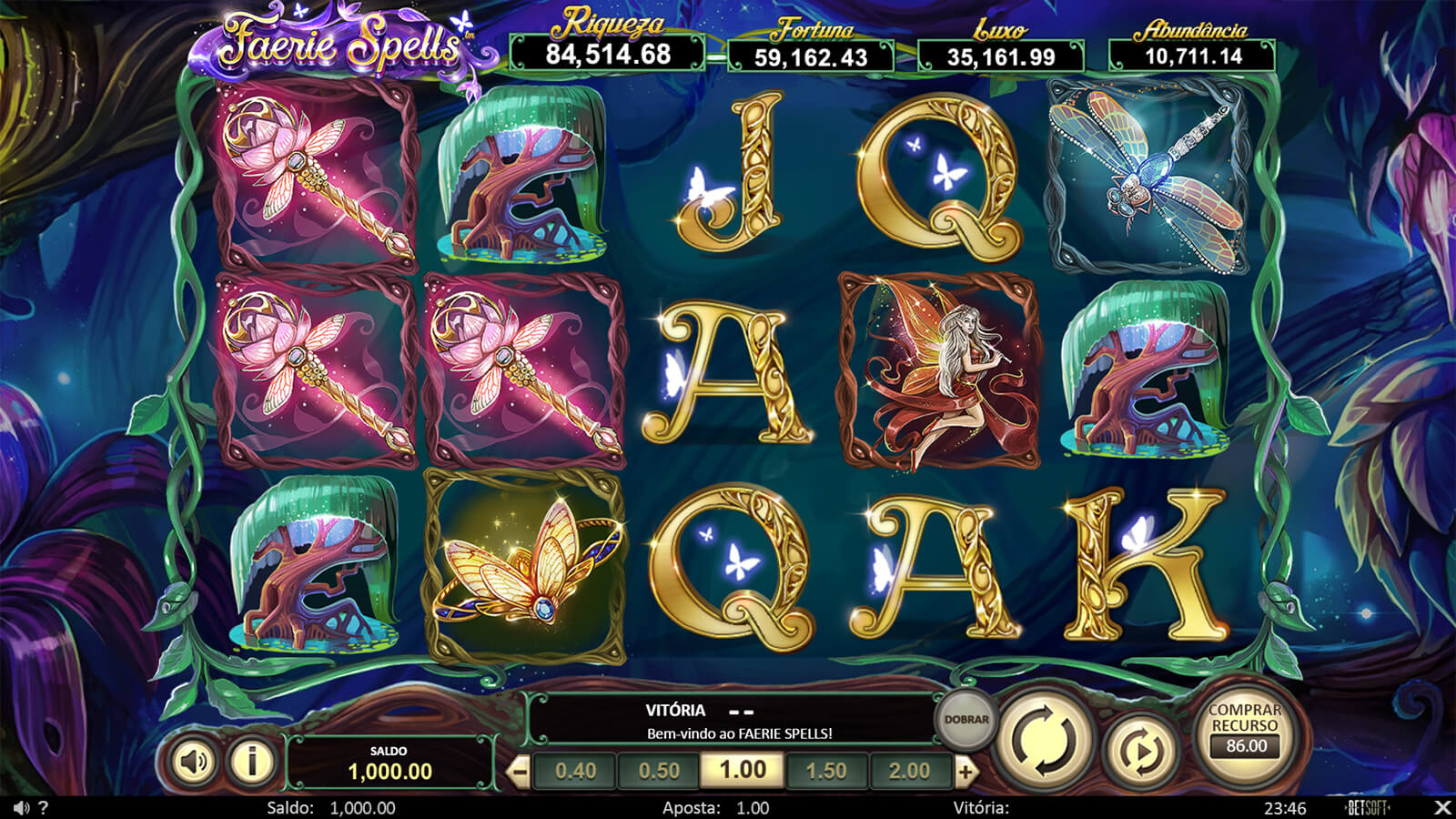The image size is (1456, 819).
Task: Set the bet to 1.50
Action: click(x=826, y=771)
